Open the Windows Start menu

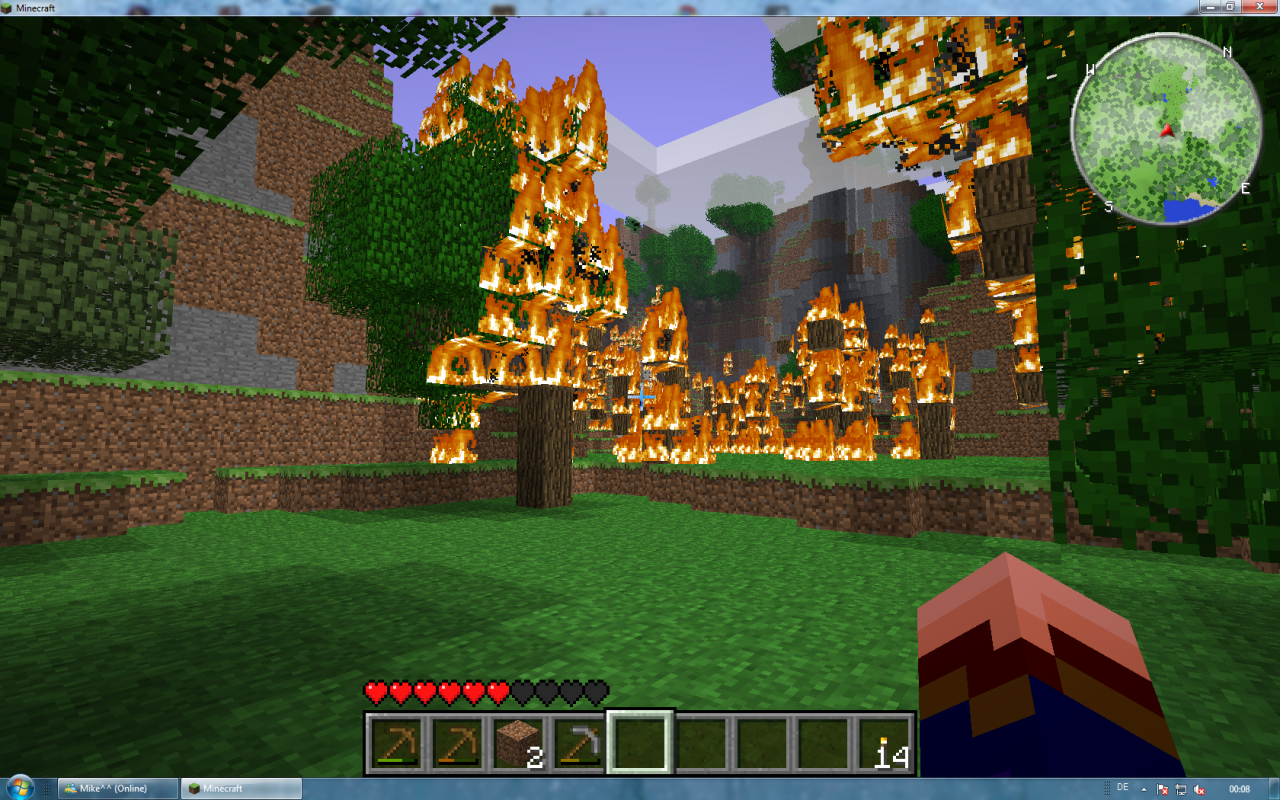tap(20, 789)
